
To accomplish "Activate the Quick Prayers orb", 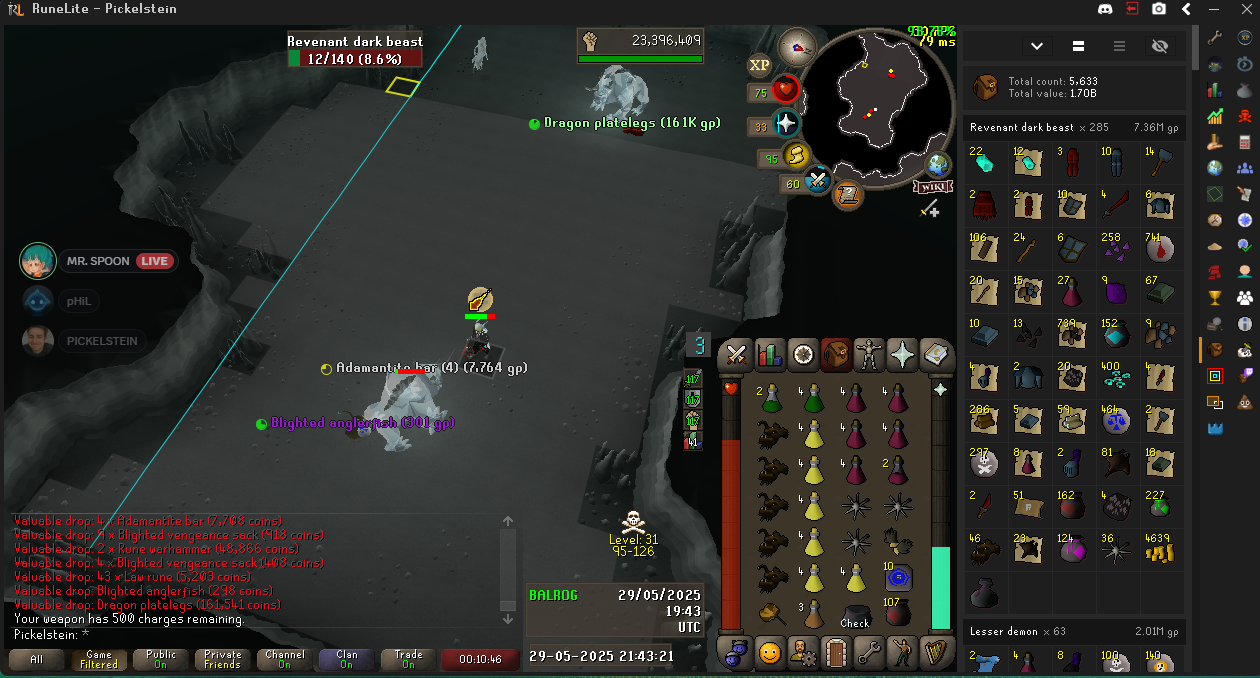I will [786, 124].
